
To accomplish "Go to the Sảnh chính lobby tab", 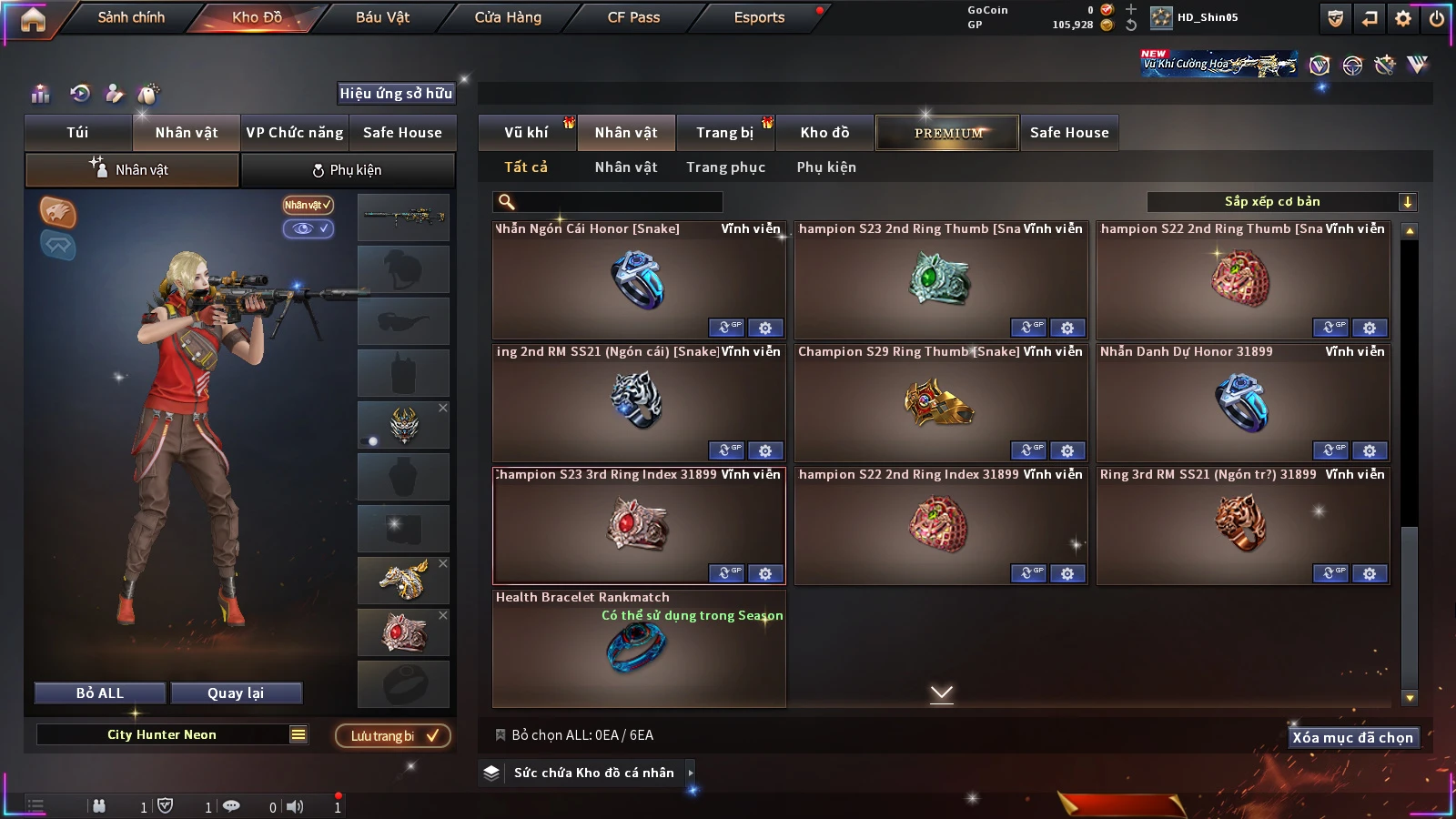I will point(131,17).
